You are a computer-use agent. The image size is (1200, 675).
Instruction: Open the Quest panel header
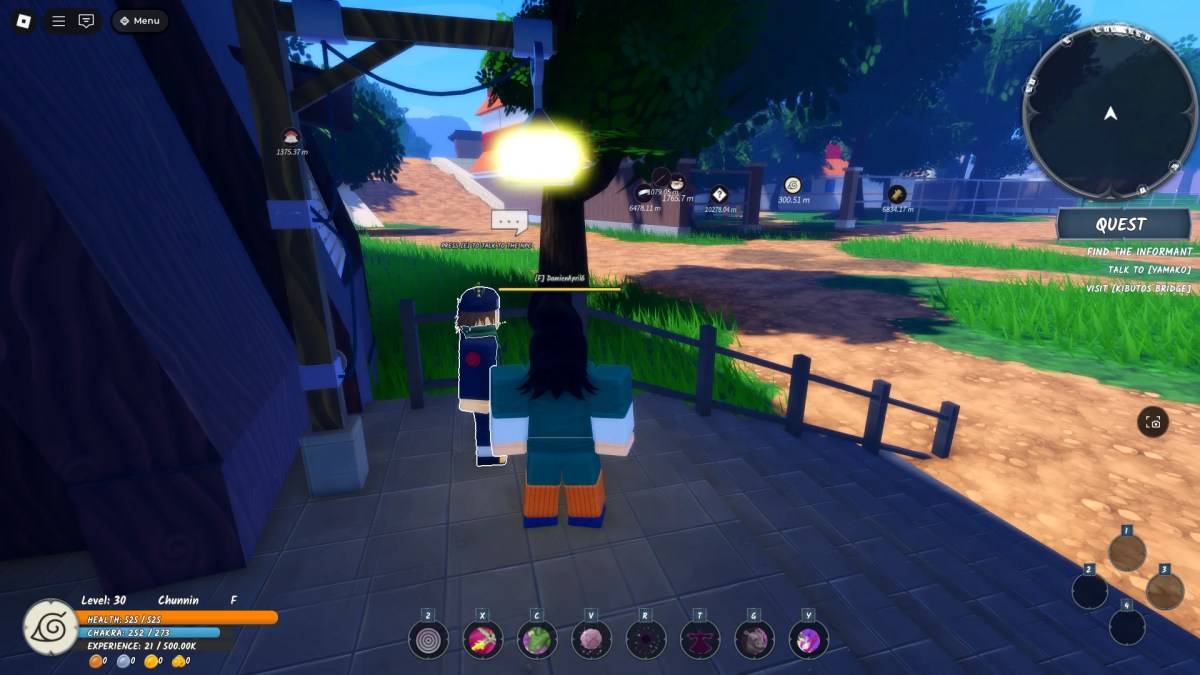pos(1123,225)
